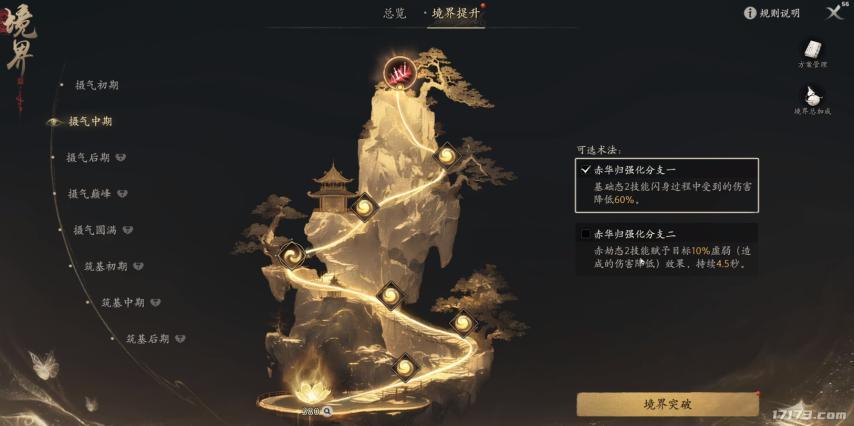Choose 摄气中期 stage entry

coord(90,121)
